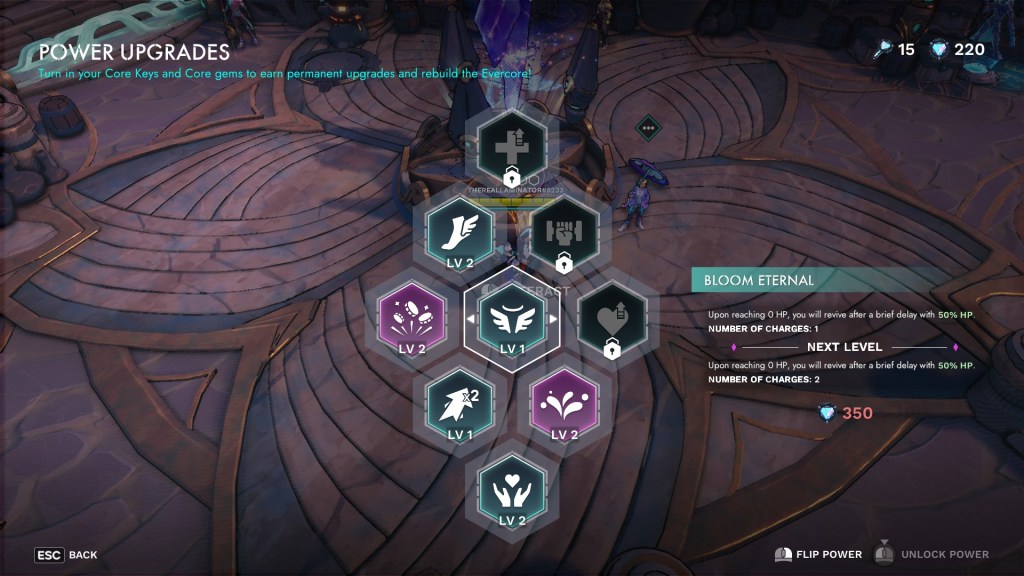Click the right arrow beside selected power
Viewport: 1024px width, 576px height.
pos(551,320)
